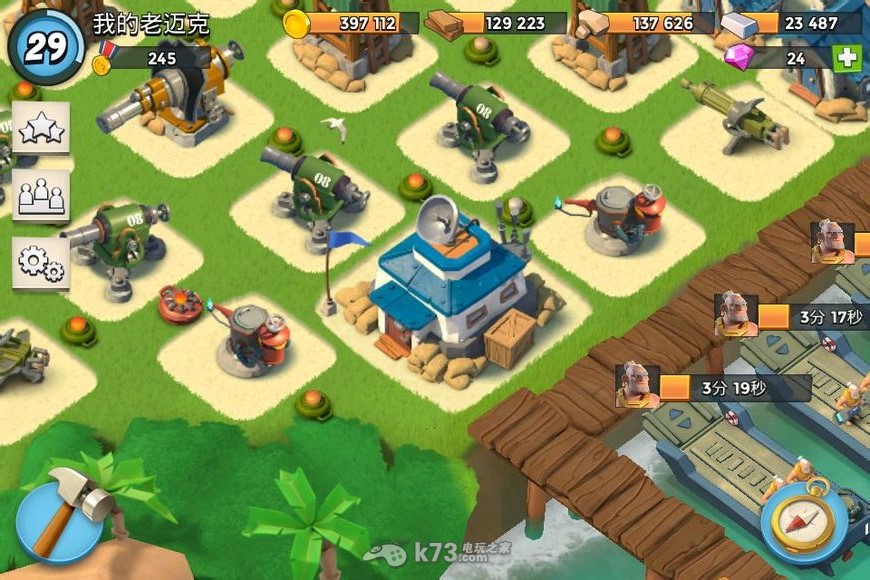Open the achievements stars button

click(x=41, y=127)
